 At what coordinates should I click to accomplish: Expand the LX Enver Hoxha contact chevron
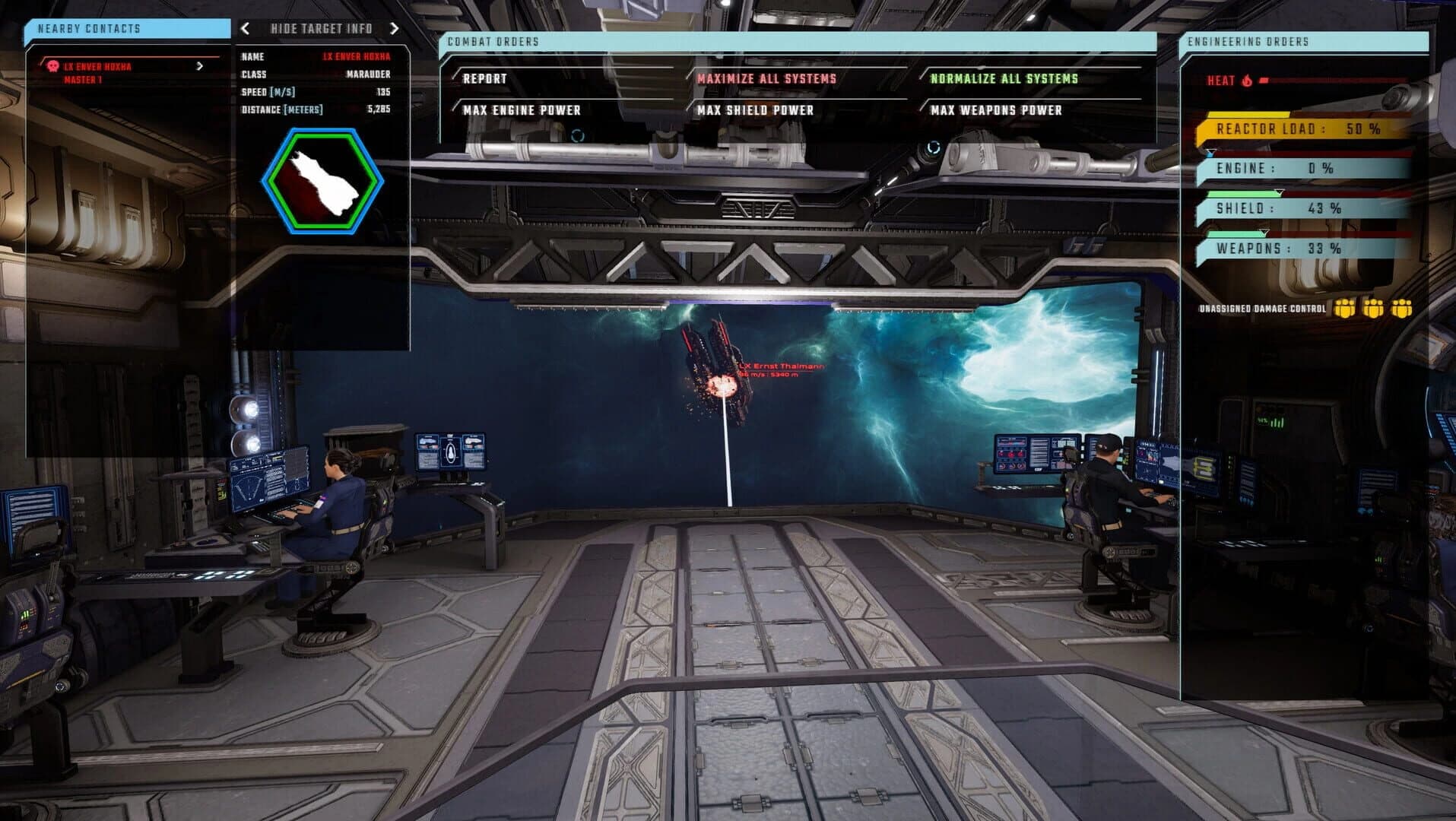coord(201,66)
